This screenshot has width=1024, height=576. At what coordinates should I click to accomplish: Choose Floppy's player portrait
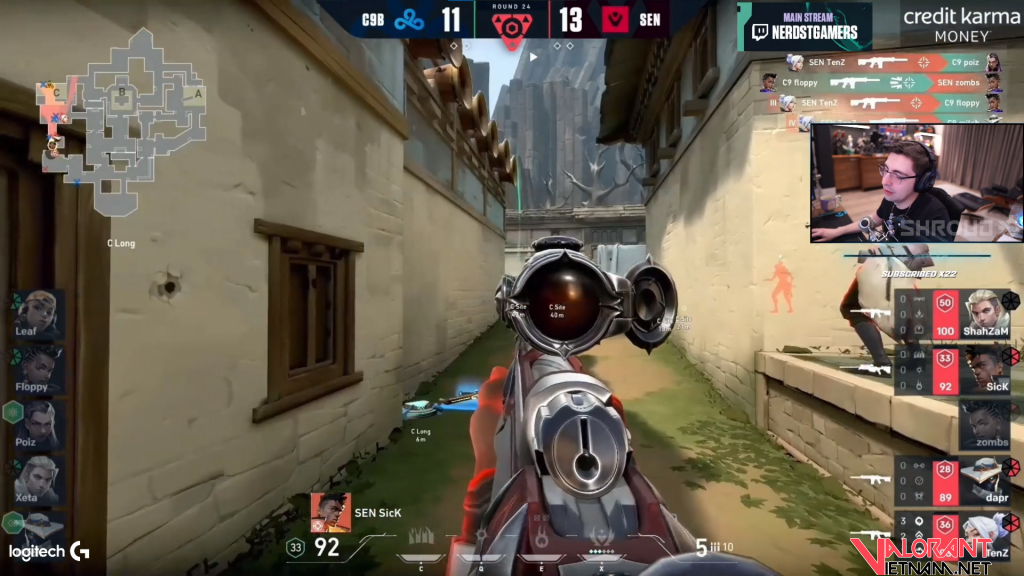[x=38, y=369]
